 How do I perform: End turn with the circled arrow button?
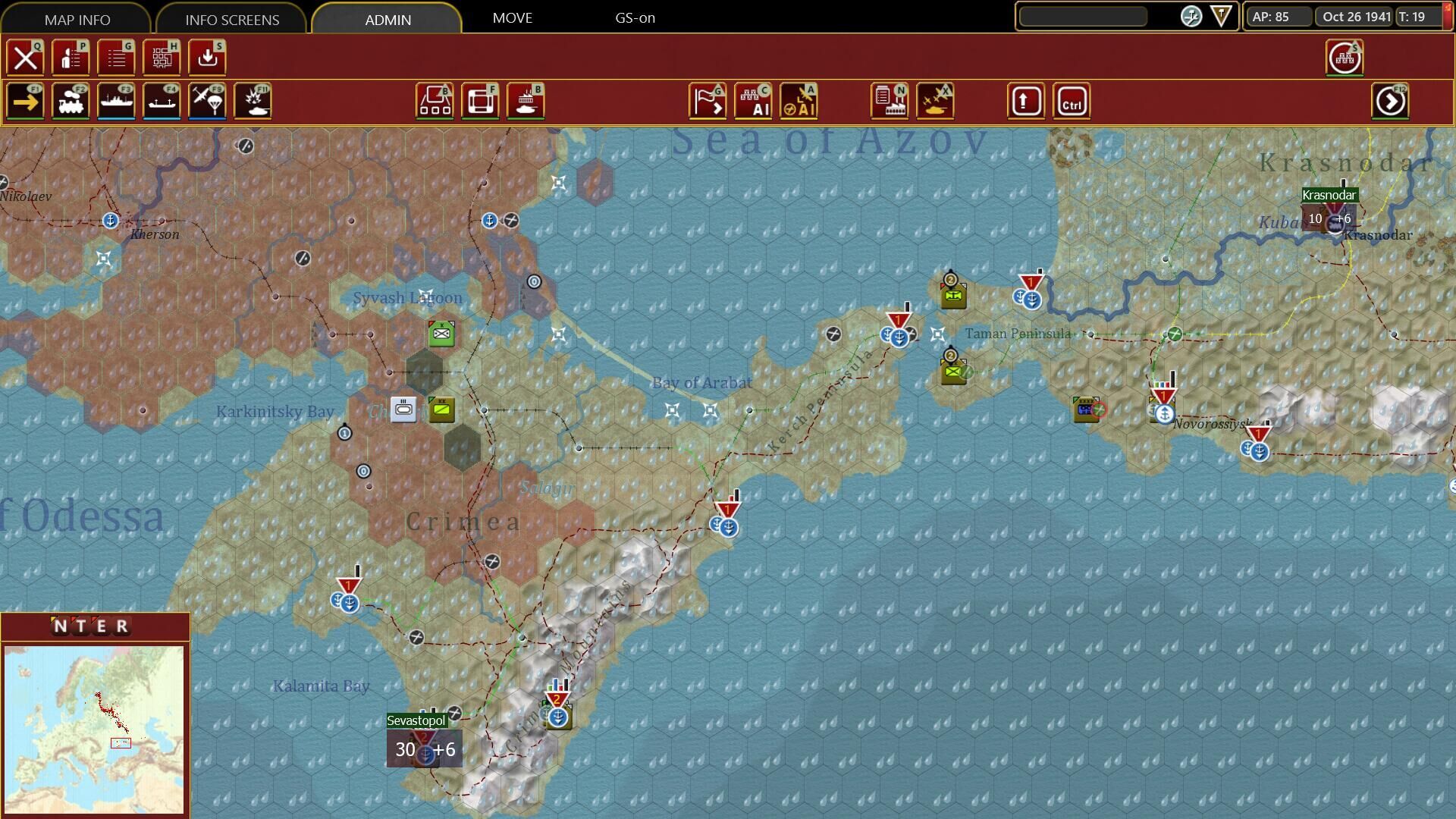(x=1390, y=101)
